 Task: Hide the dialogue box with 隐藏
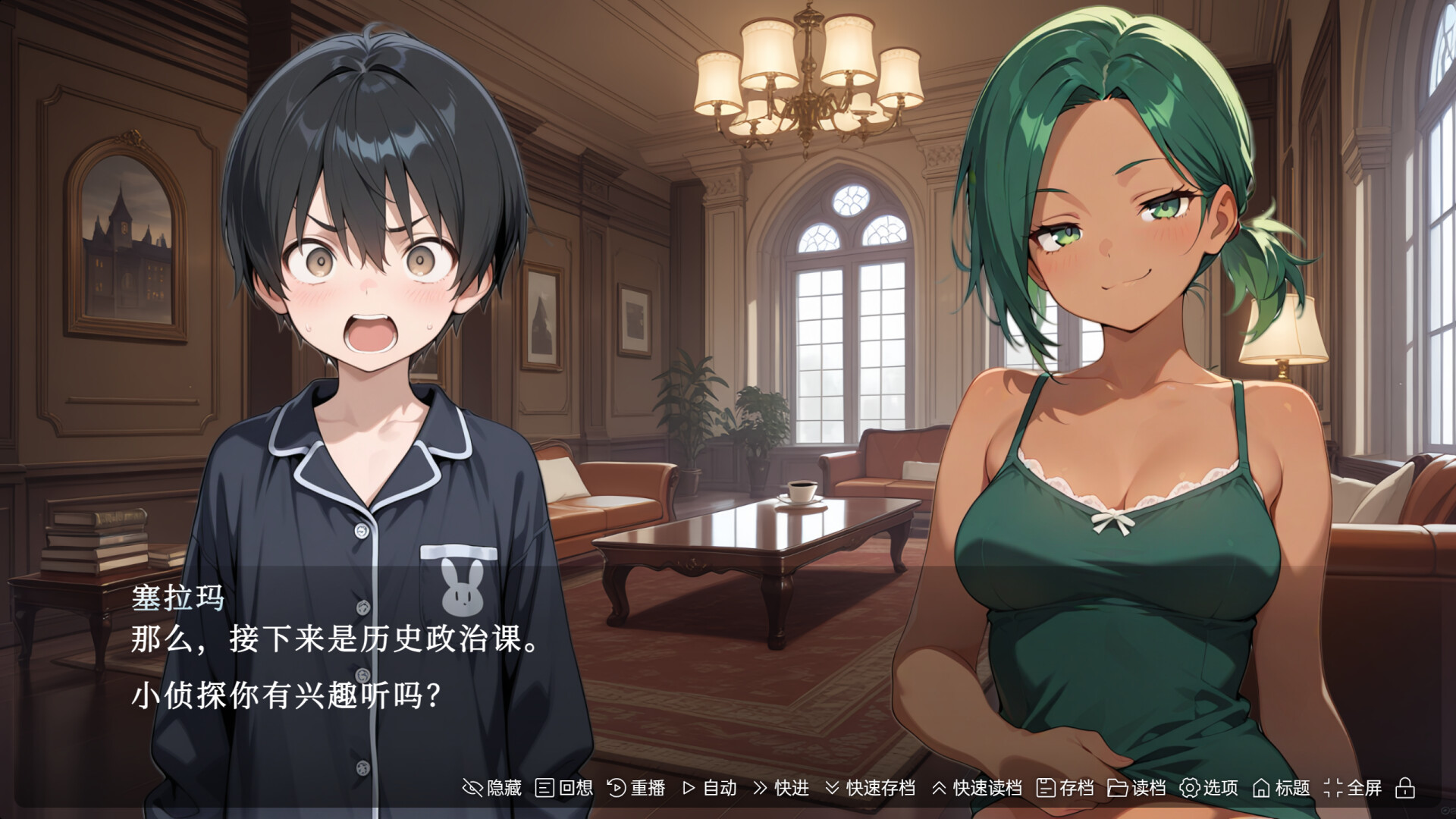[x=492, y=788]
